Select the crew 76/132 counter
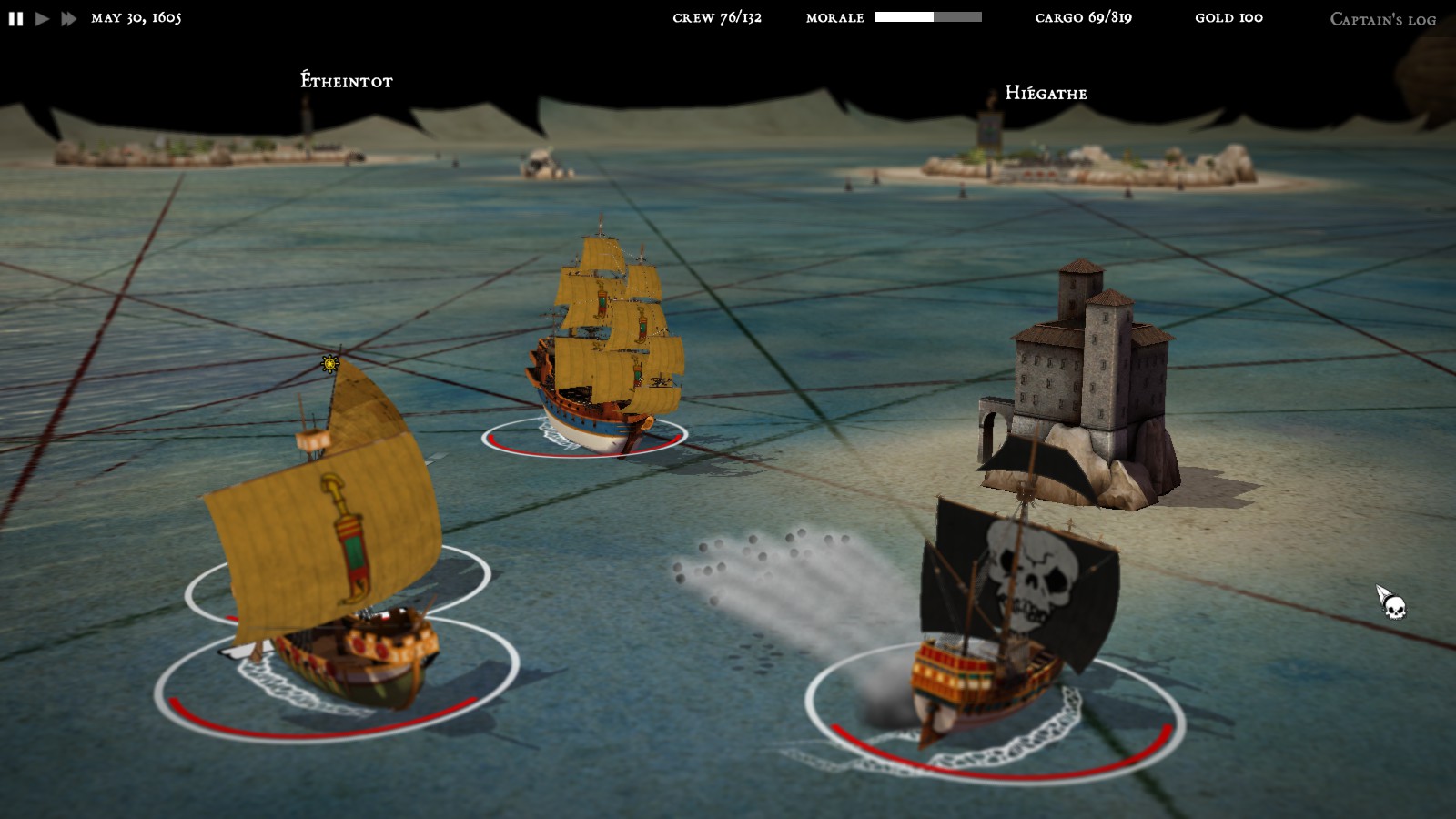Viewport: 1456px width, 819px height. 716,16
